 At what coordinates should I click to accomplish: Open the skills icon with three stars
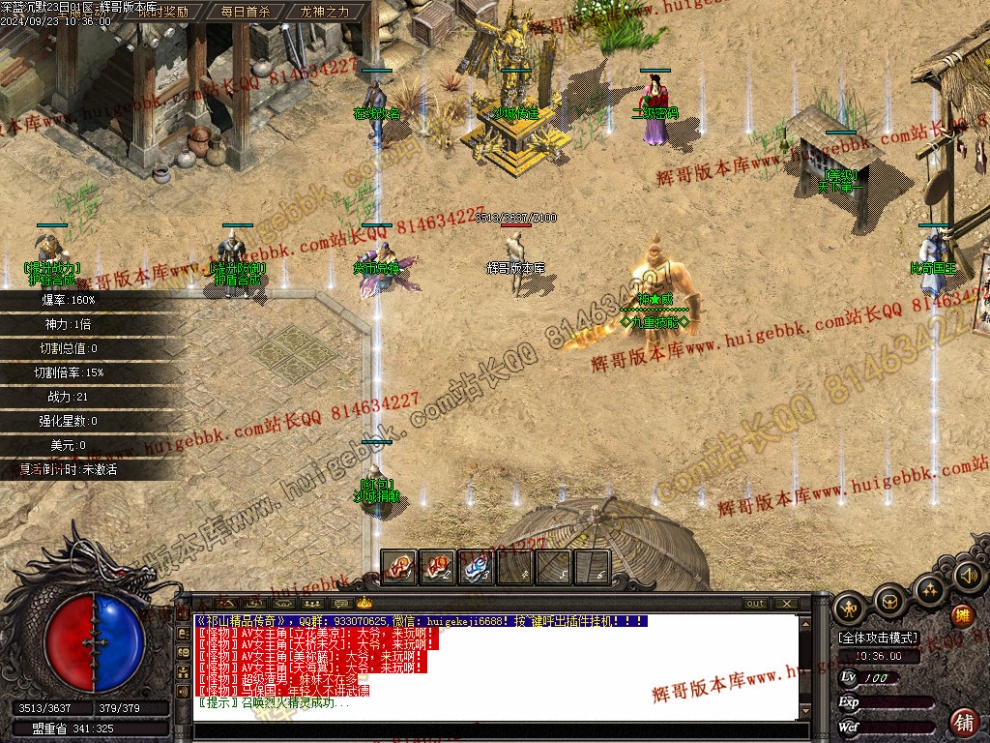931,588
